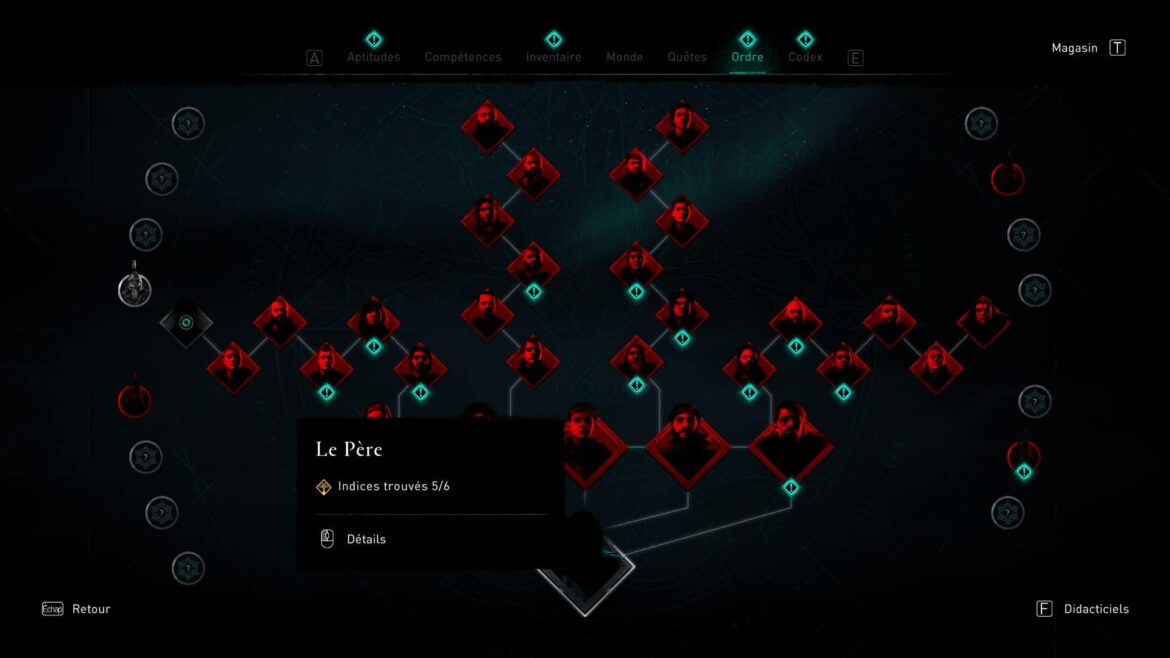This screenshot has width=1170, height=658.
Task: Open the Compétences tab
Action: [x=463, y=57]
